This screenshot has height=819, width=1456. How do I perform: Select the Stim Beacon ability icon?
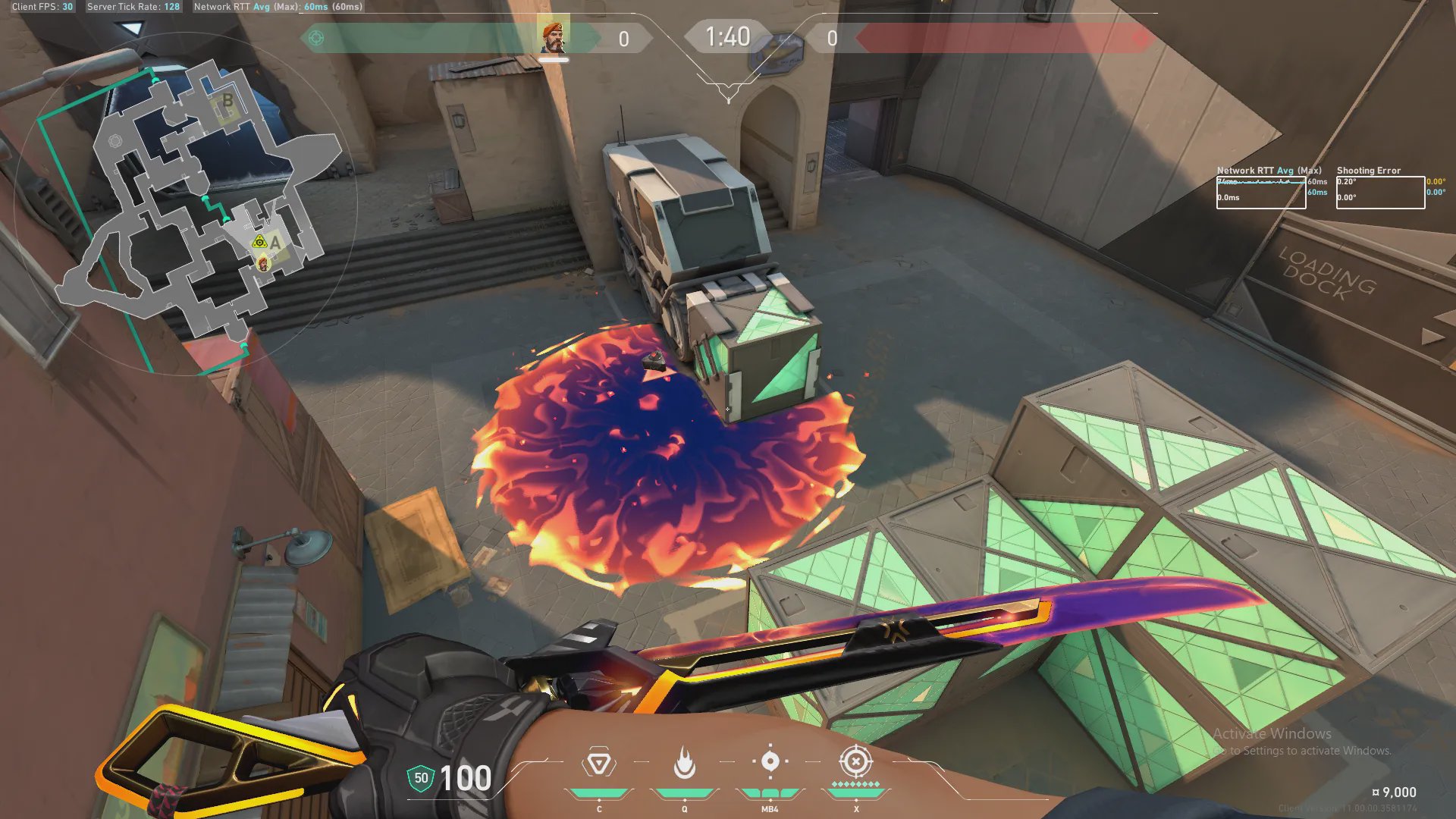point(598,763)
